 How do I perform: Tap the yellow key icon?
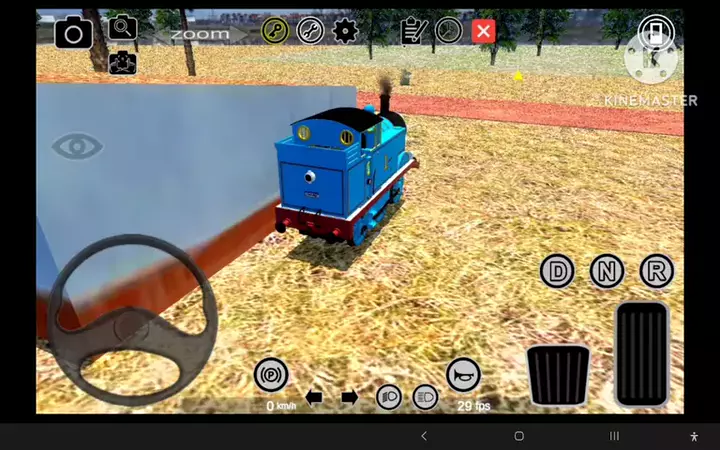(275, 31)
